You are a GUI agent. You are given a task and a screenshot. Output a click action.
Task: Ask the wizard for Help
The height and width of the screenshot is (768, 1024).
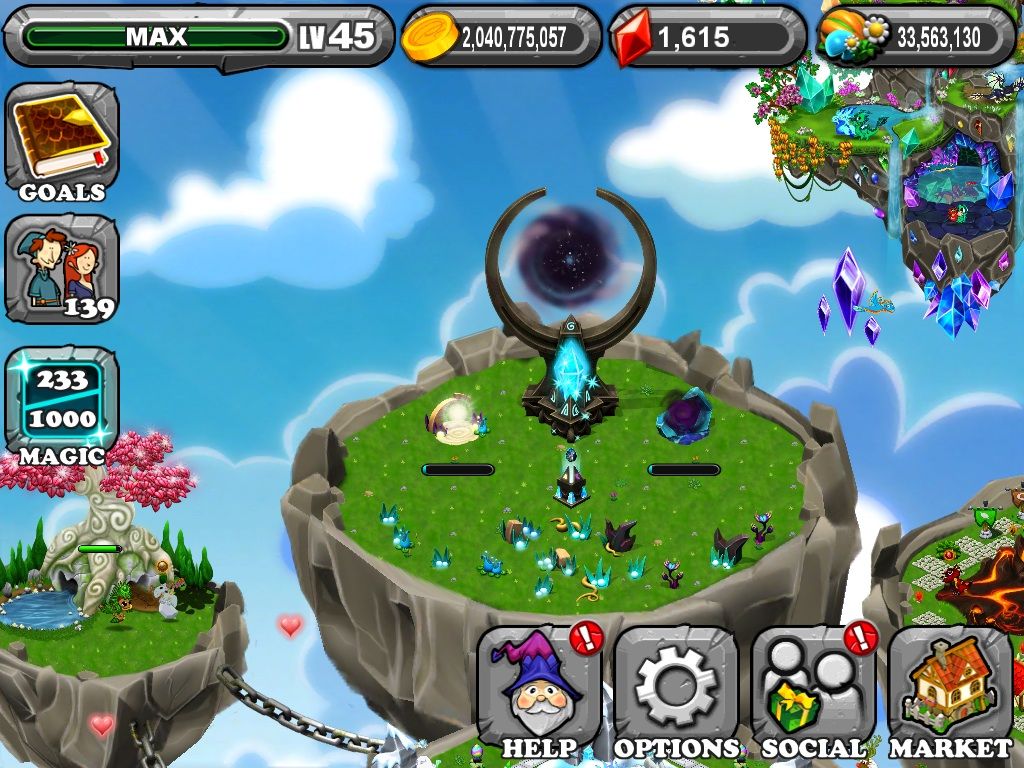tap(539, 691)
